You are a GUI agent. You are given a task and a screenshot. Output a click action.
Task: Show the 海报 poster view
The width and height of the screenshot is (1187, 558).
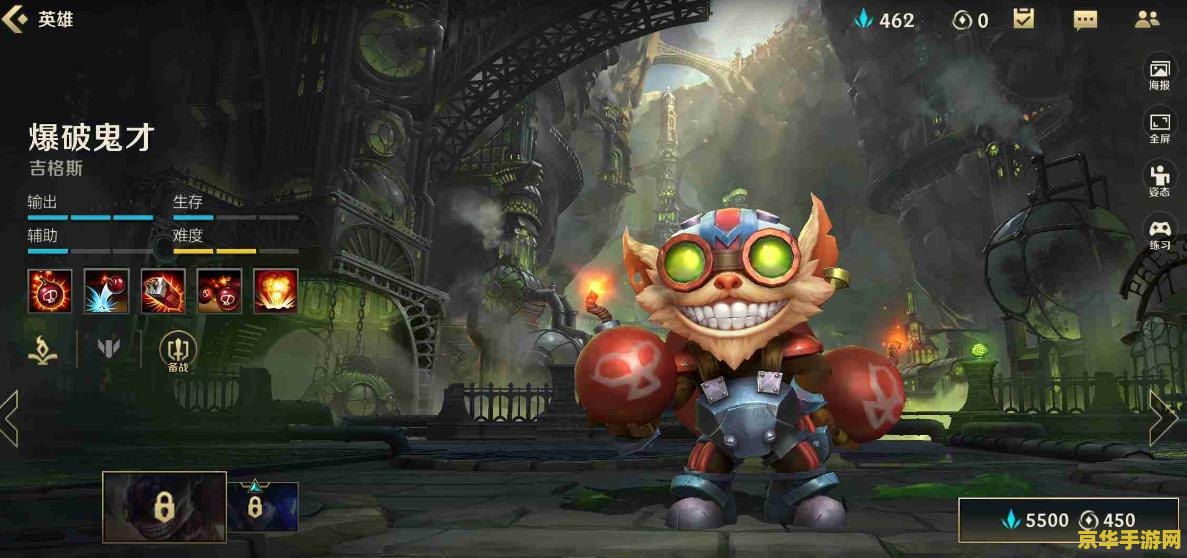pos(1160,75)
